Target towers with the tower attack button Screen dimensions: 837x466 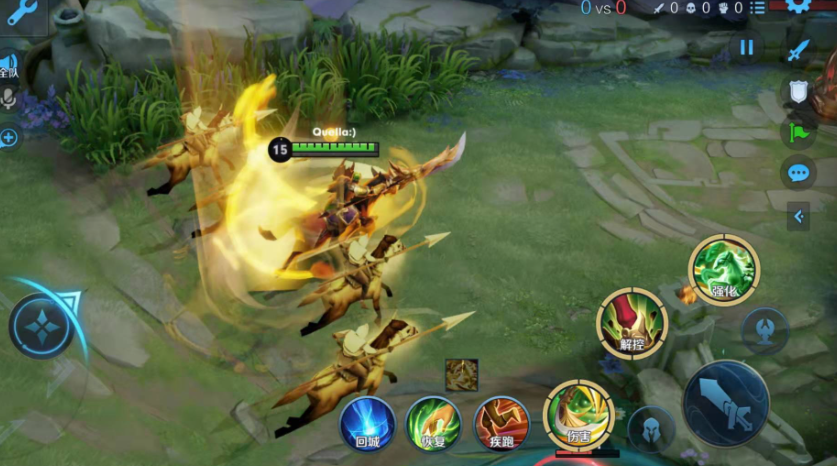click(766, 331)
